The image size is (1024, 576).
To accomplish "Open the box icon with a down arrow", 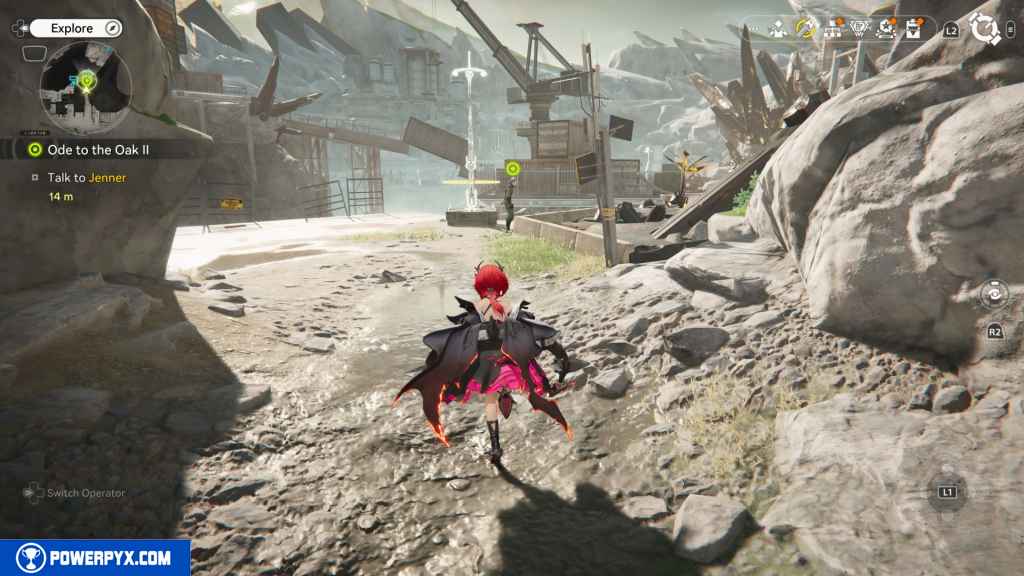I will (913, 28).
